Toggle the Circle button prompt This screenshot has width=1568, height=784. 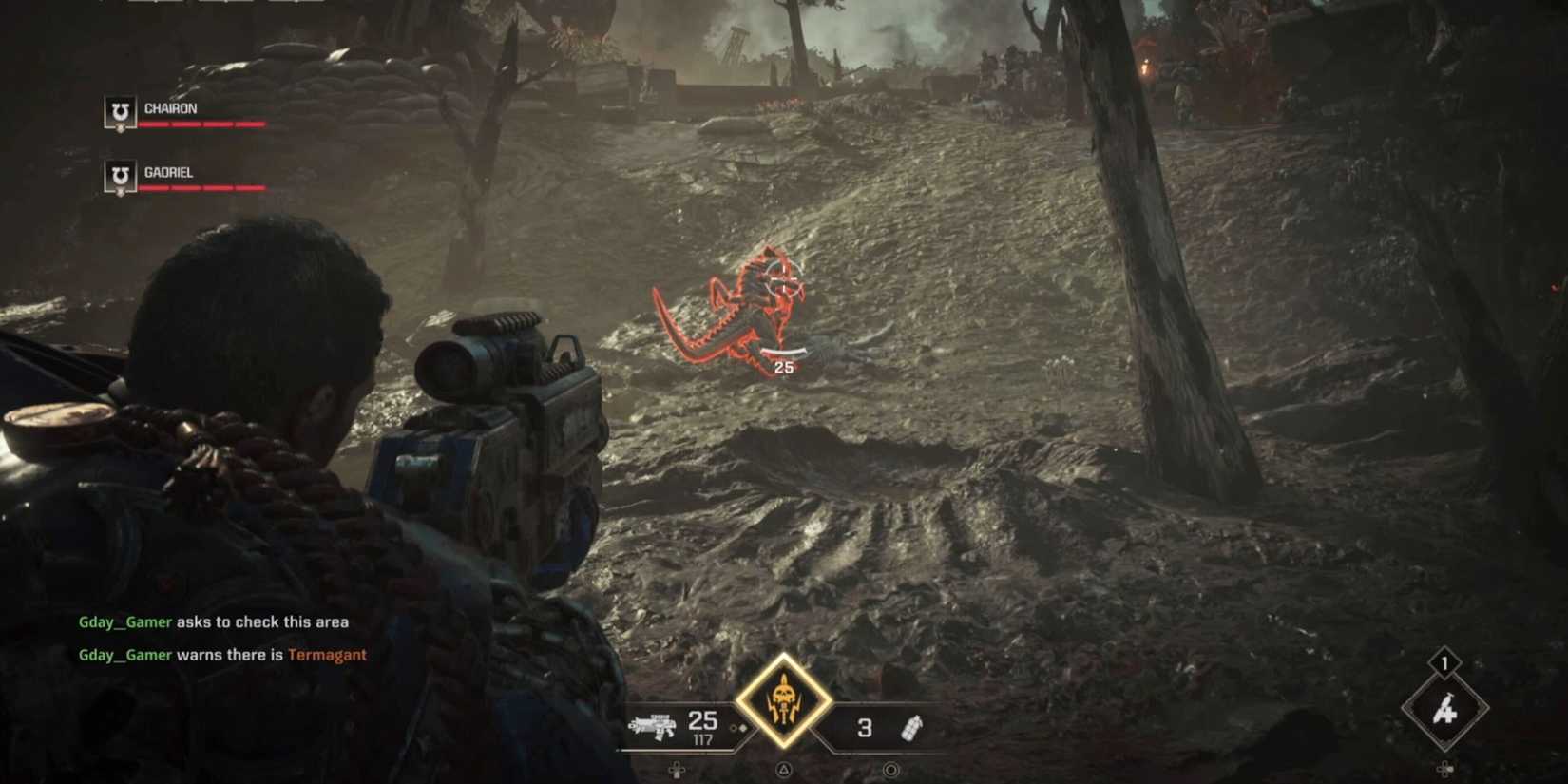889,772
